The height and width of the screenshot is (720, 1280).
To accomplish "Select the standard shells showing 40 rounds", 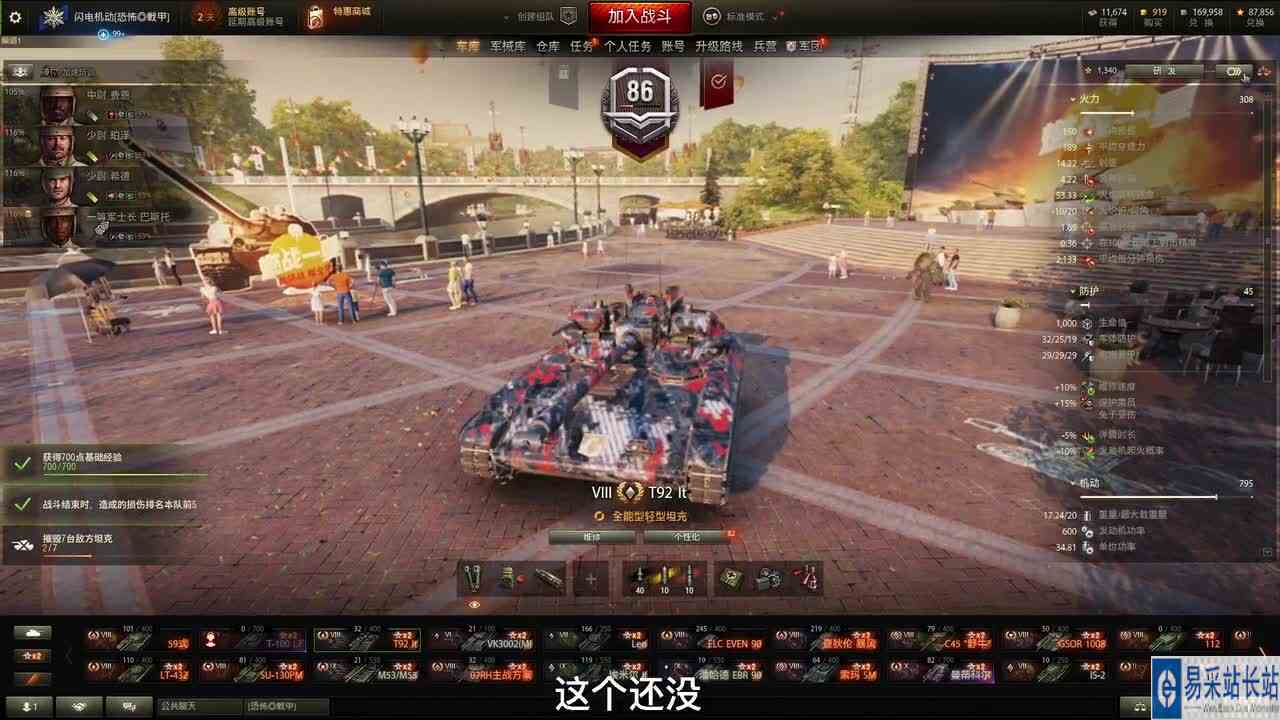I will tap(640, 578).
